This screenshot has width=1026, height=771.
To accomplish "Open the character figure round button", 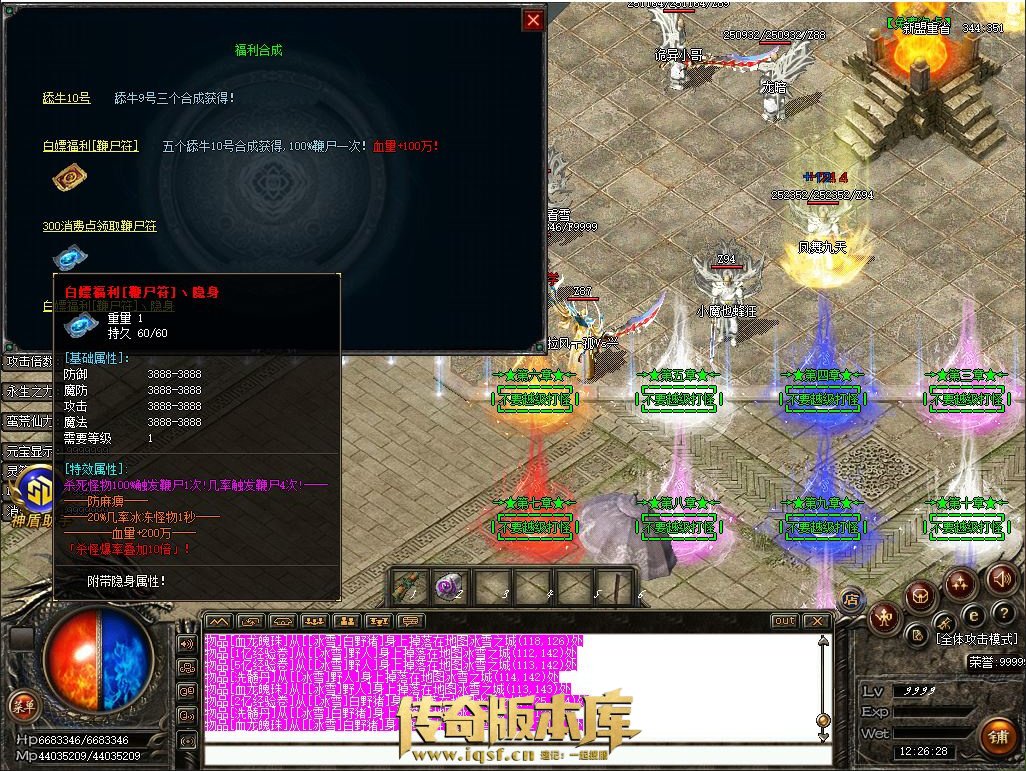I will [x=883, y=617].
